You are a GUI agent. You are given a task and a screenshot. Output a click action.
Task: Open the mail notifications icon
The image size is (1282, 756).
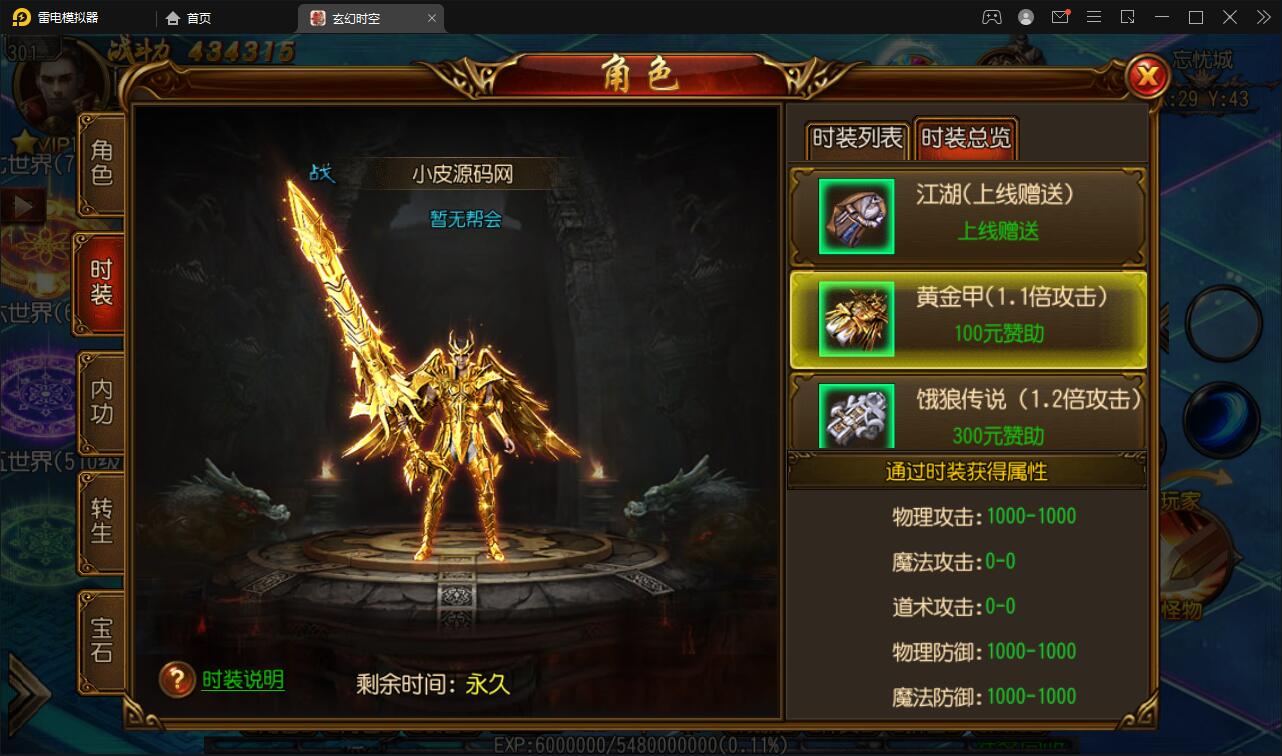[1061, 17]
